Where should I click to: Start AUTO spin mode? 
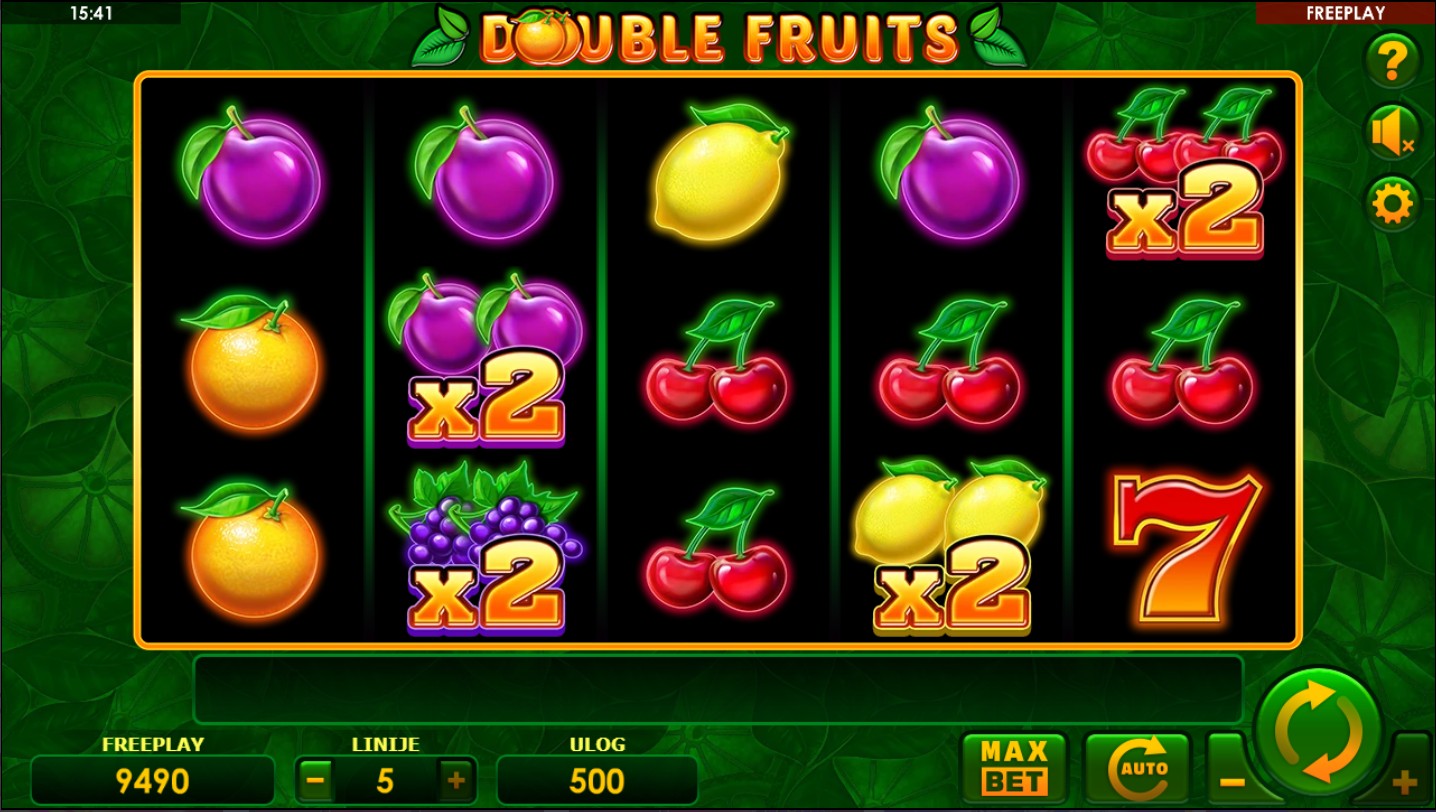1138,768
